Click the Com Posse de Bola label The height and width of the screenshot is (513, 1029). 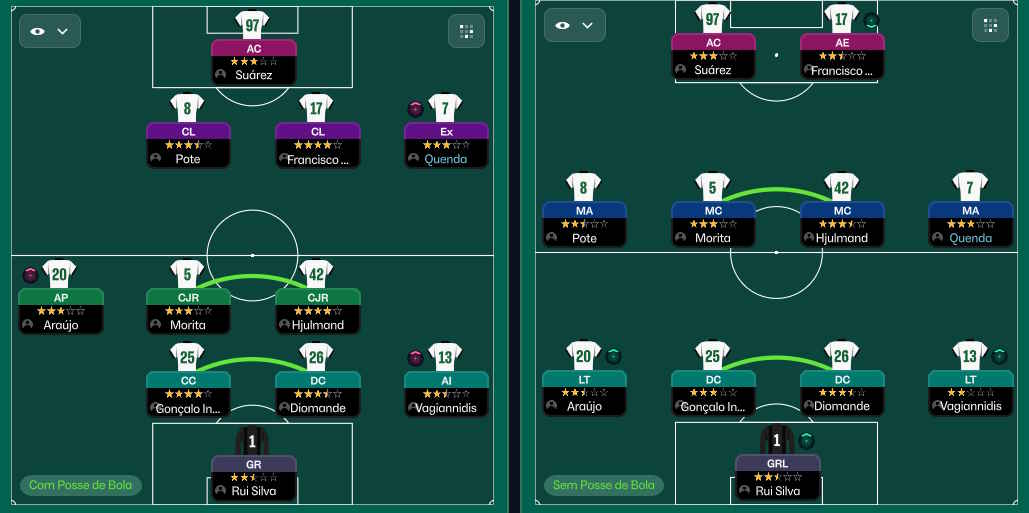pos(79,486)
